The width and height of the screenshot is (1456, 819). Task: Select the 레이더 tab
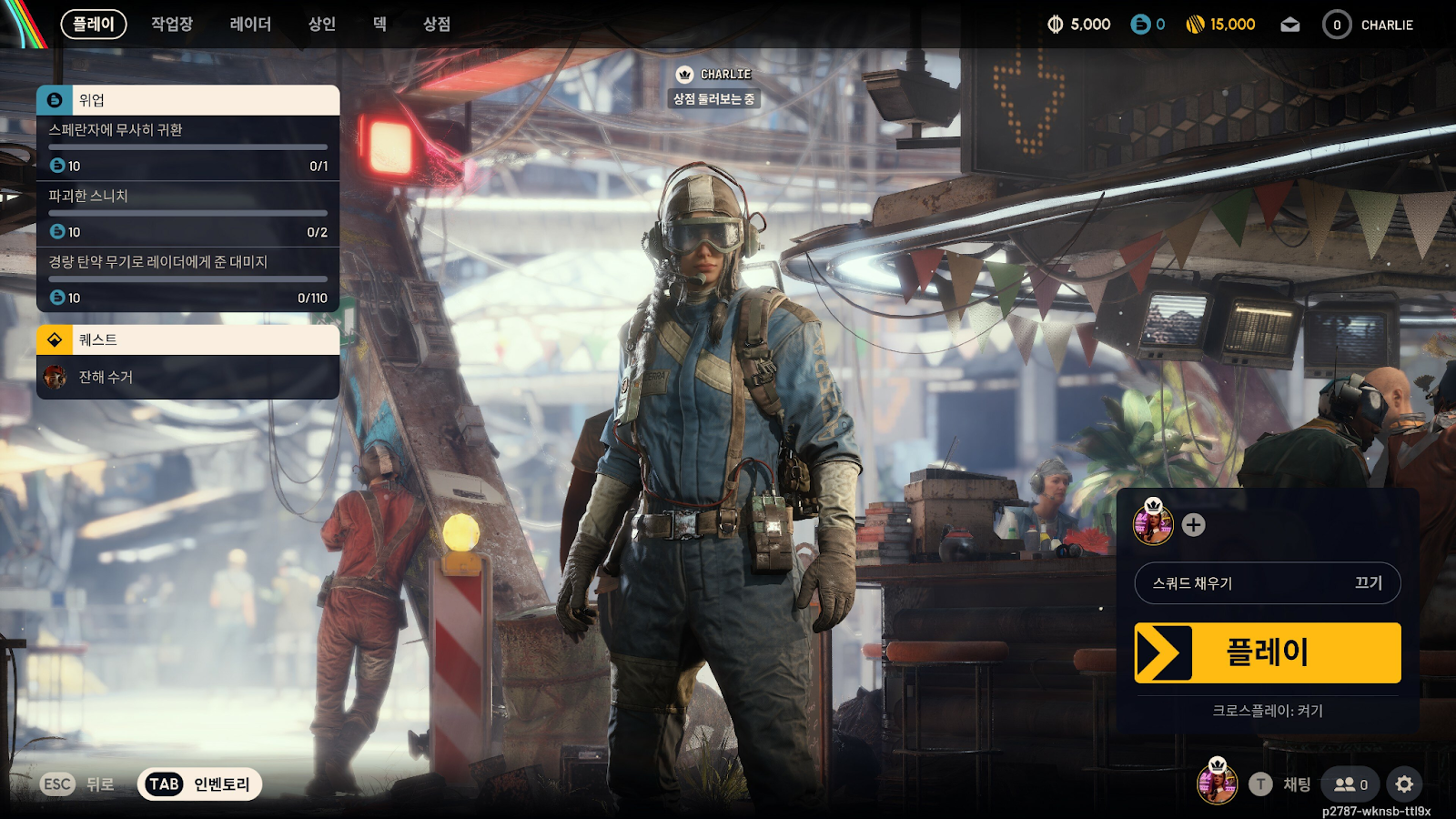tap(250, 25)
